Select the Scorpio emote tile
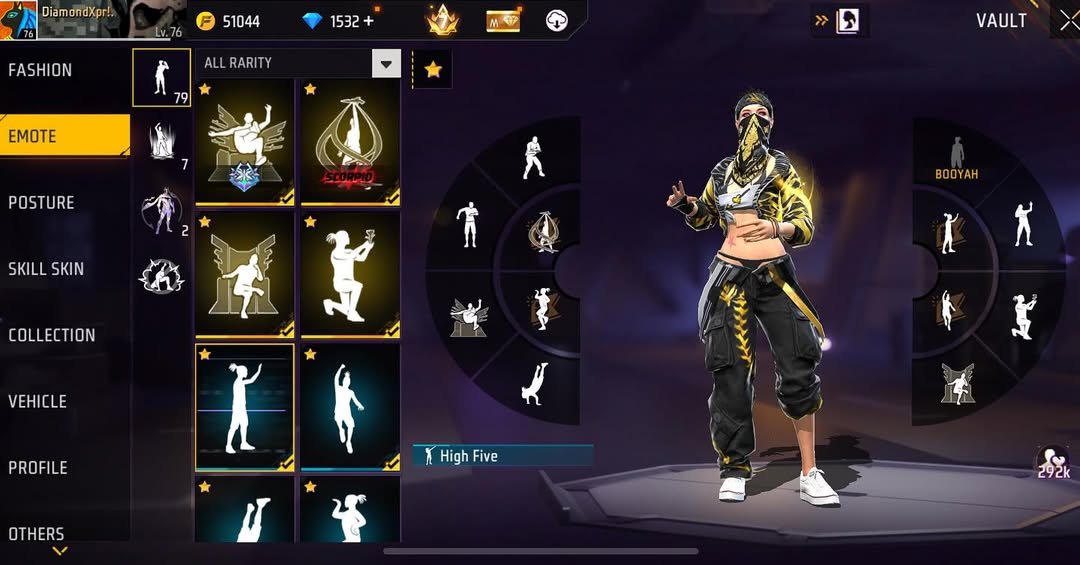This screenshot has width=1080, height=565. pyautogui.click(x=350, y=142)
